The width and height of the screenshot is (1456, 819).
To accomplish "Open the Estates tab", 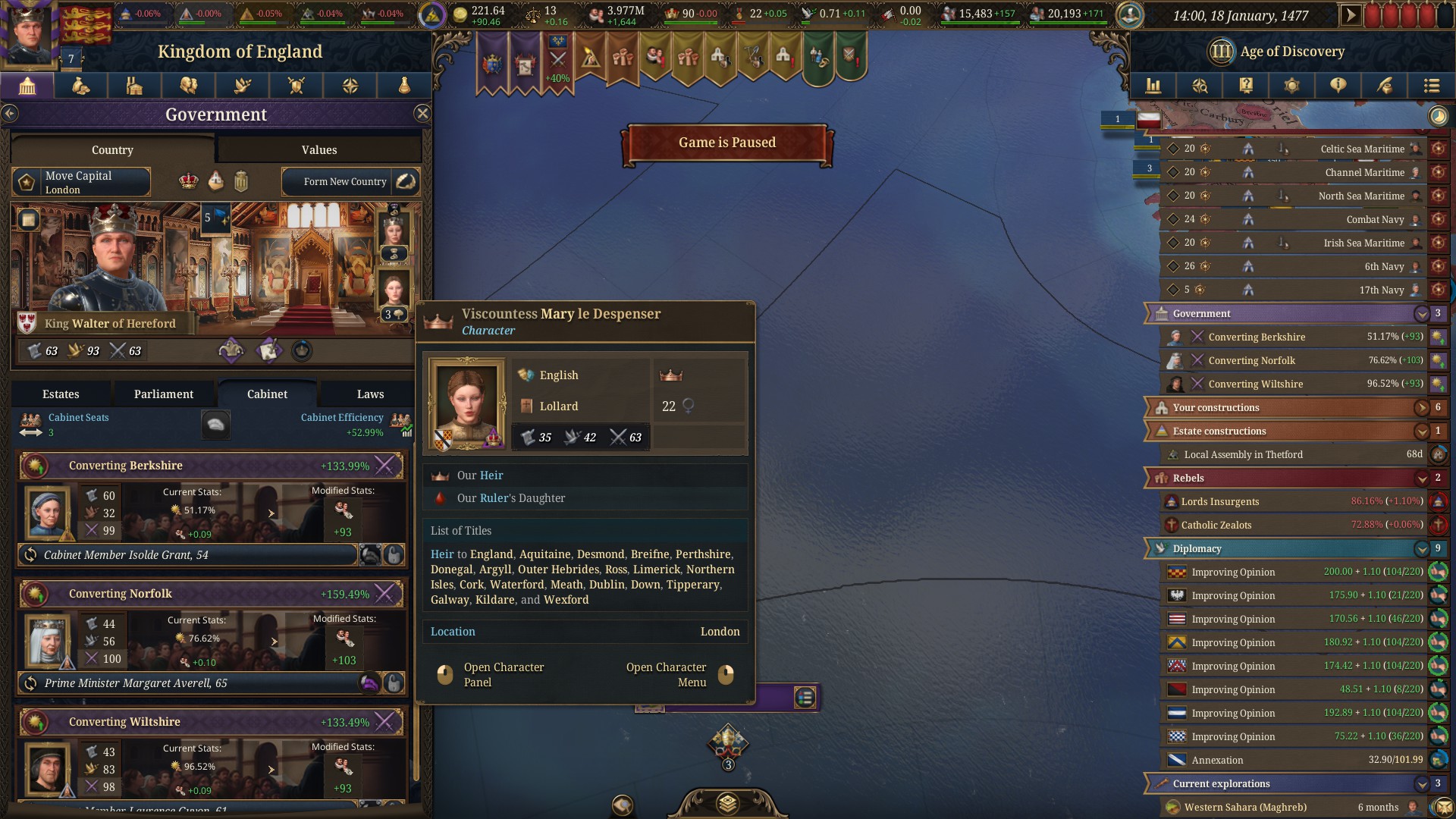I will (x=61, y=394).
